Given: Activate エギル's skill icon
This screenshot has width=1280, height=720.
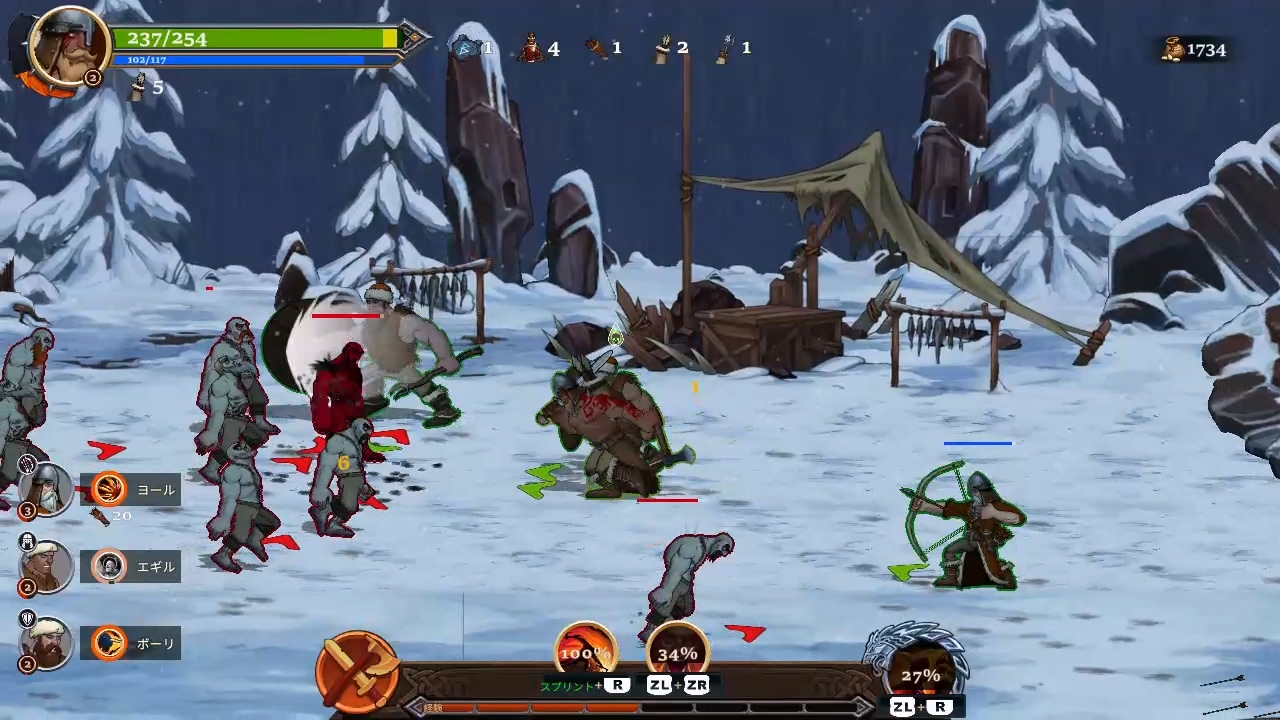Looking at the screenshot, I should (x=108, y=567).
